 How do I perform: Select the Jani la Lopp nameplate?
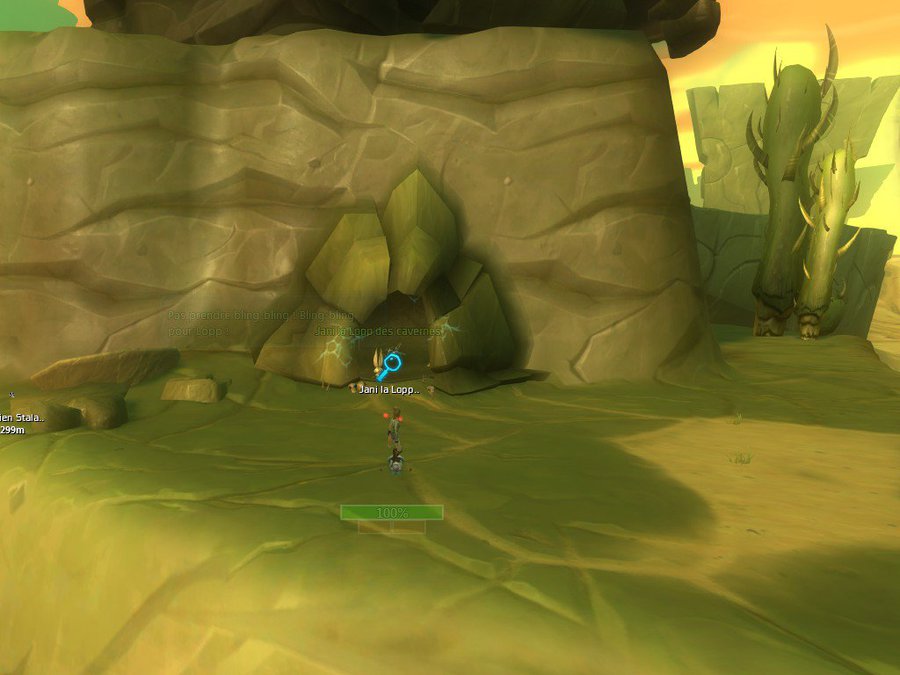390,389
